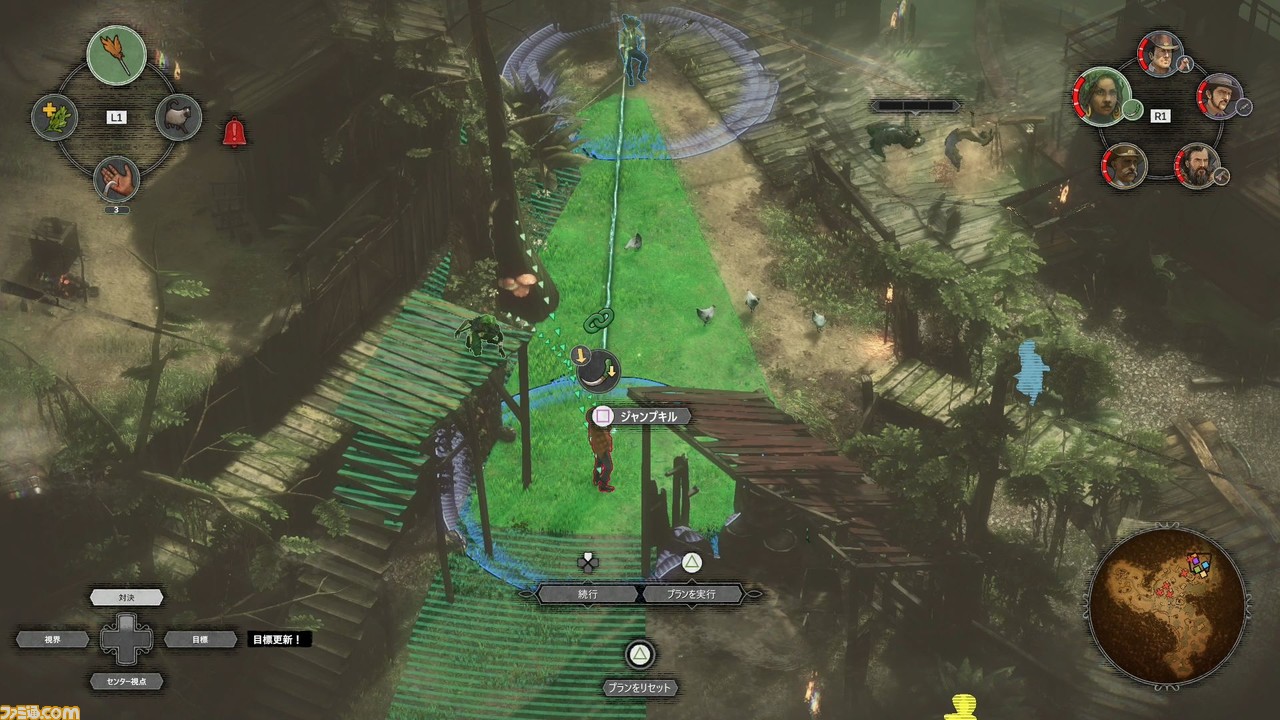Click the 目標更新！ objective update notice

[279, 639]
